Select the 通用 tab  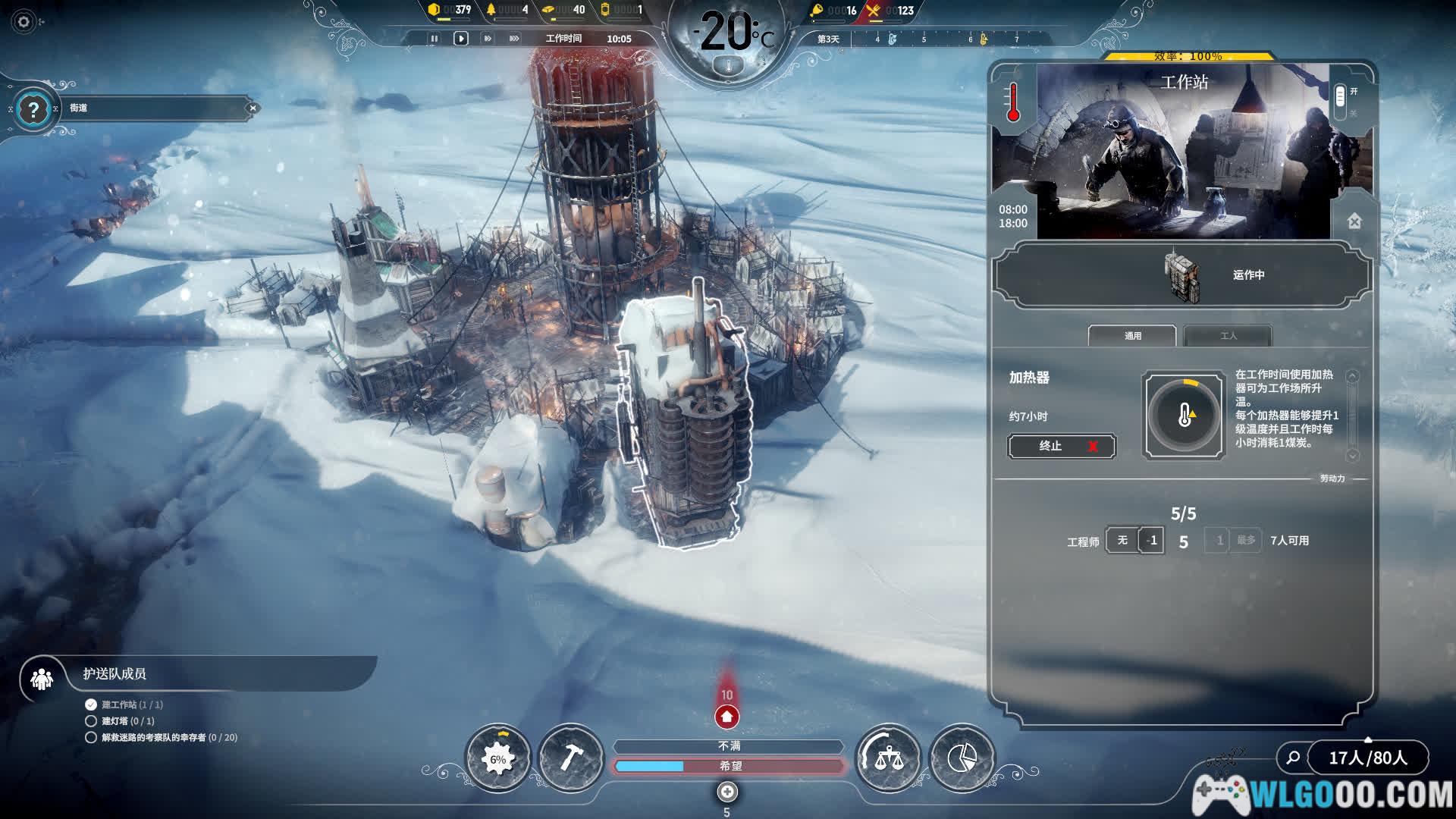pyautogui.click(x=1132, y=335)
